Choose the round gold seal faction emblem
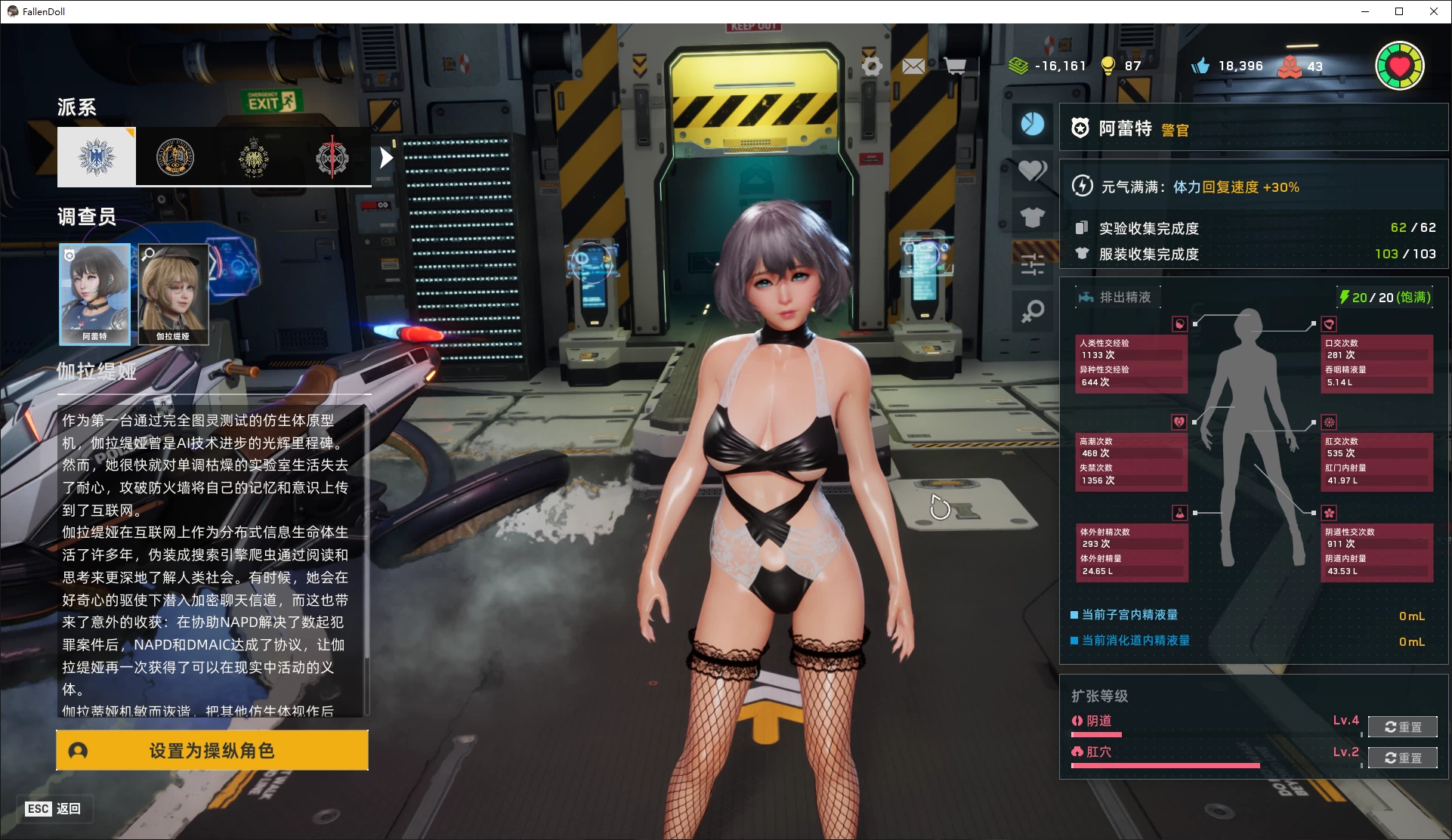Image resolution: width=1452 pixels, height=840 pixels. 175,157
